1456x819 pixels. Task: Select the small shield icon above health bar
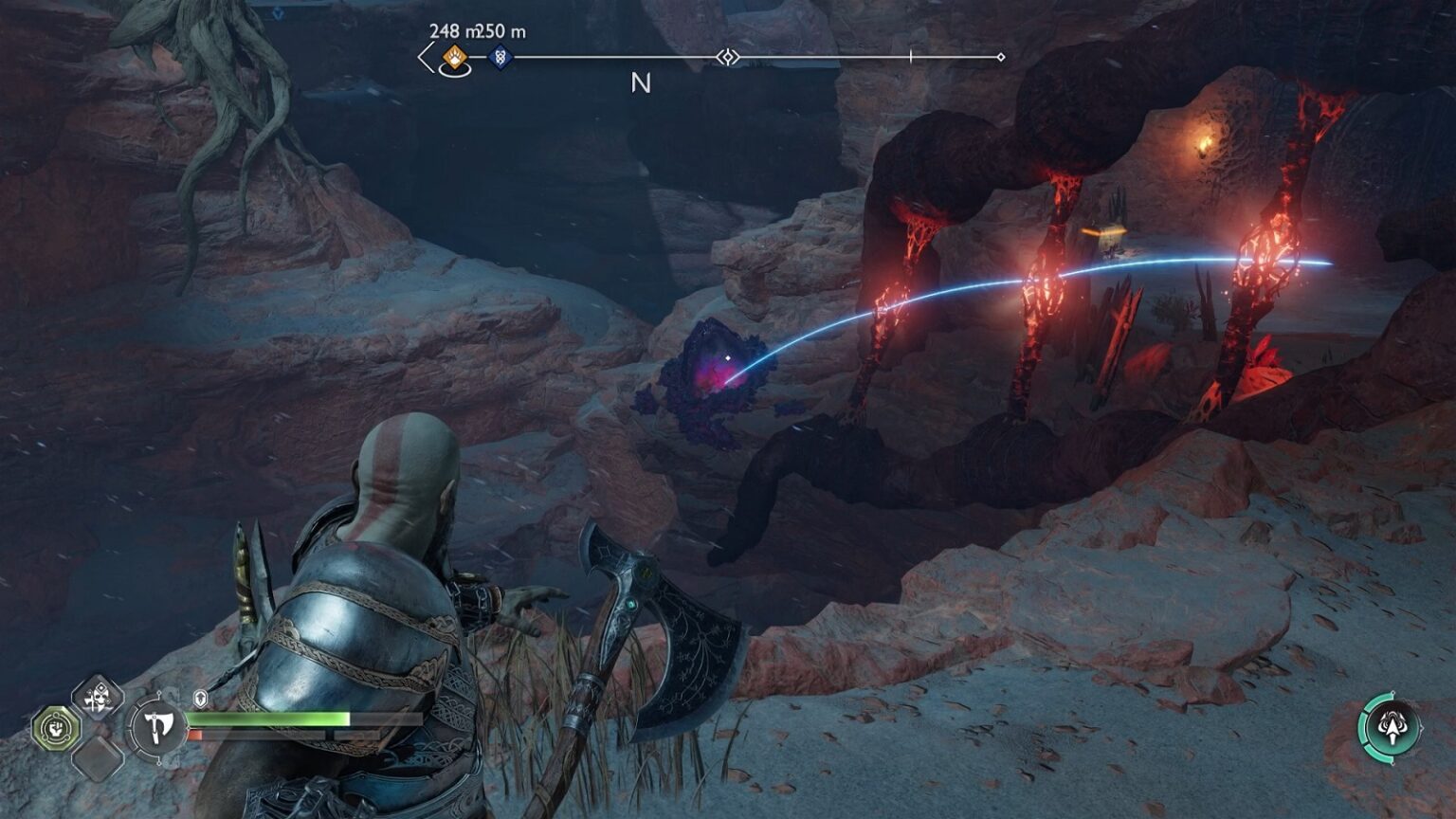pyautogui.click(x=201, y=700)
